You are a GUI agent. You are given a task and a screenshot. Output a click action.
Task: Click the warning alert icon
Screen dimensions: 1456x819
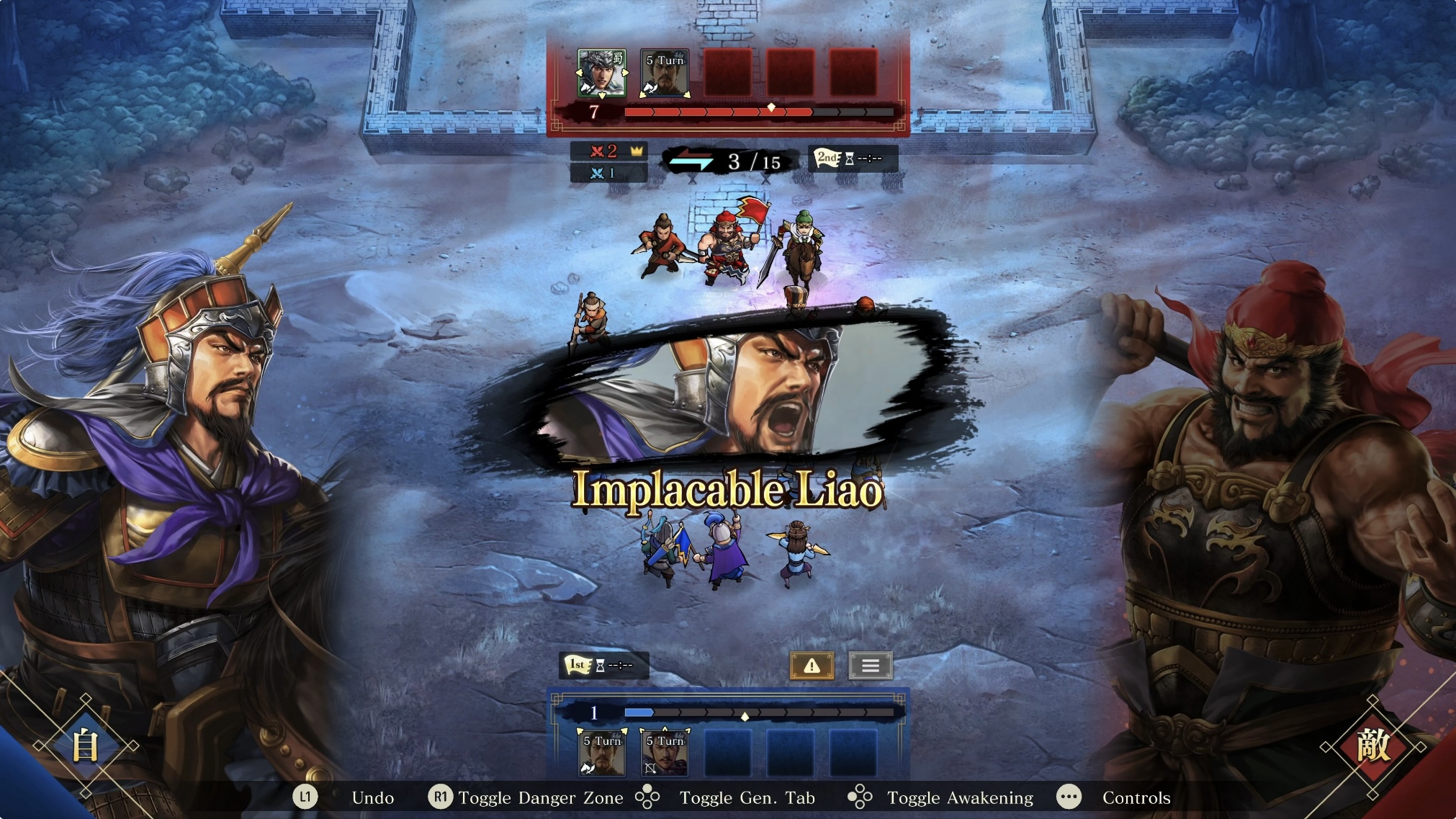point(812,665)
